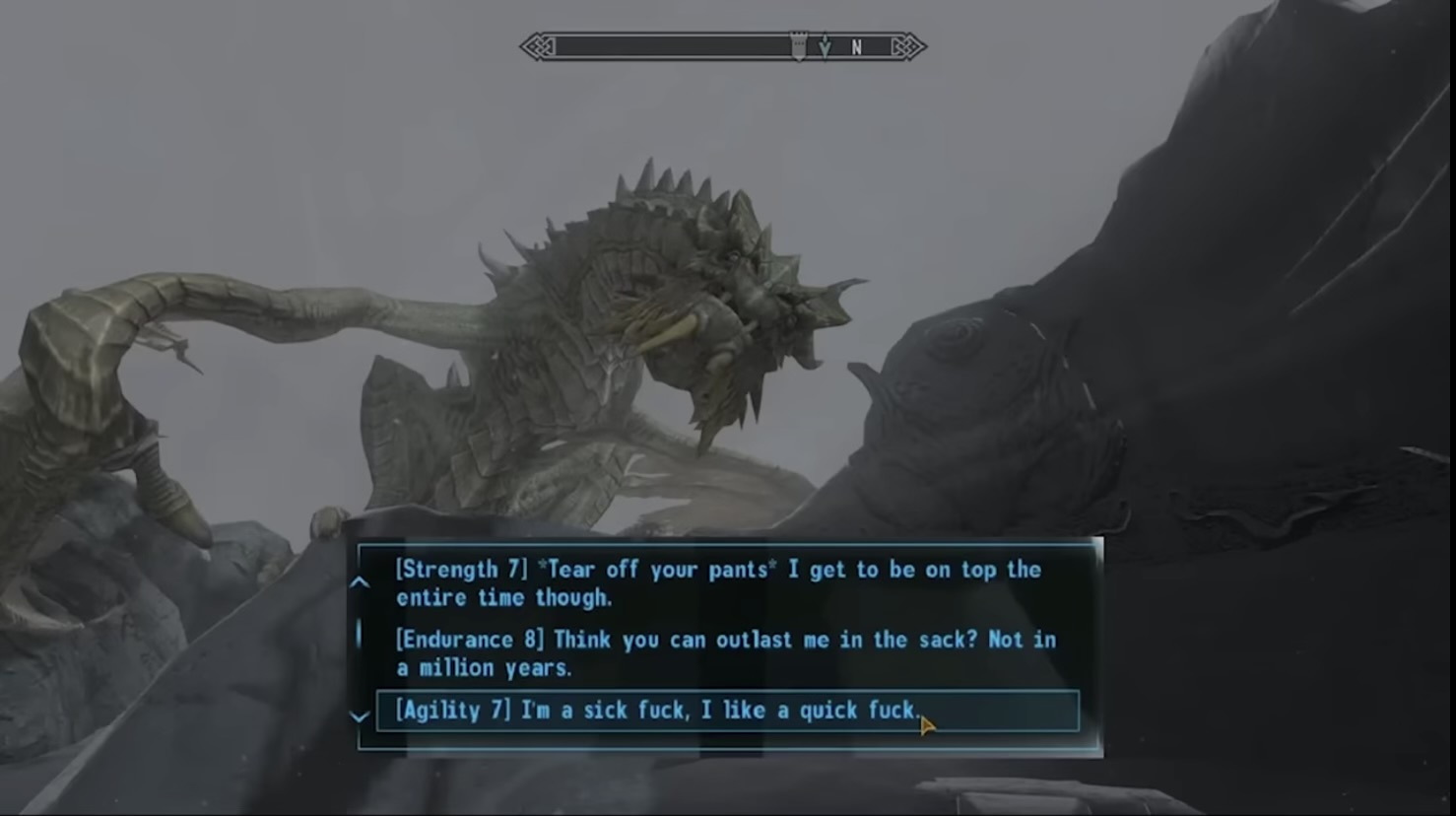Select the Endurance 8 dialogue option
Screen dimensions: 1456x816
(725, 653)
